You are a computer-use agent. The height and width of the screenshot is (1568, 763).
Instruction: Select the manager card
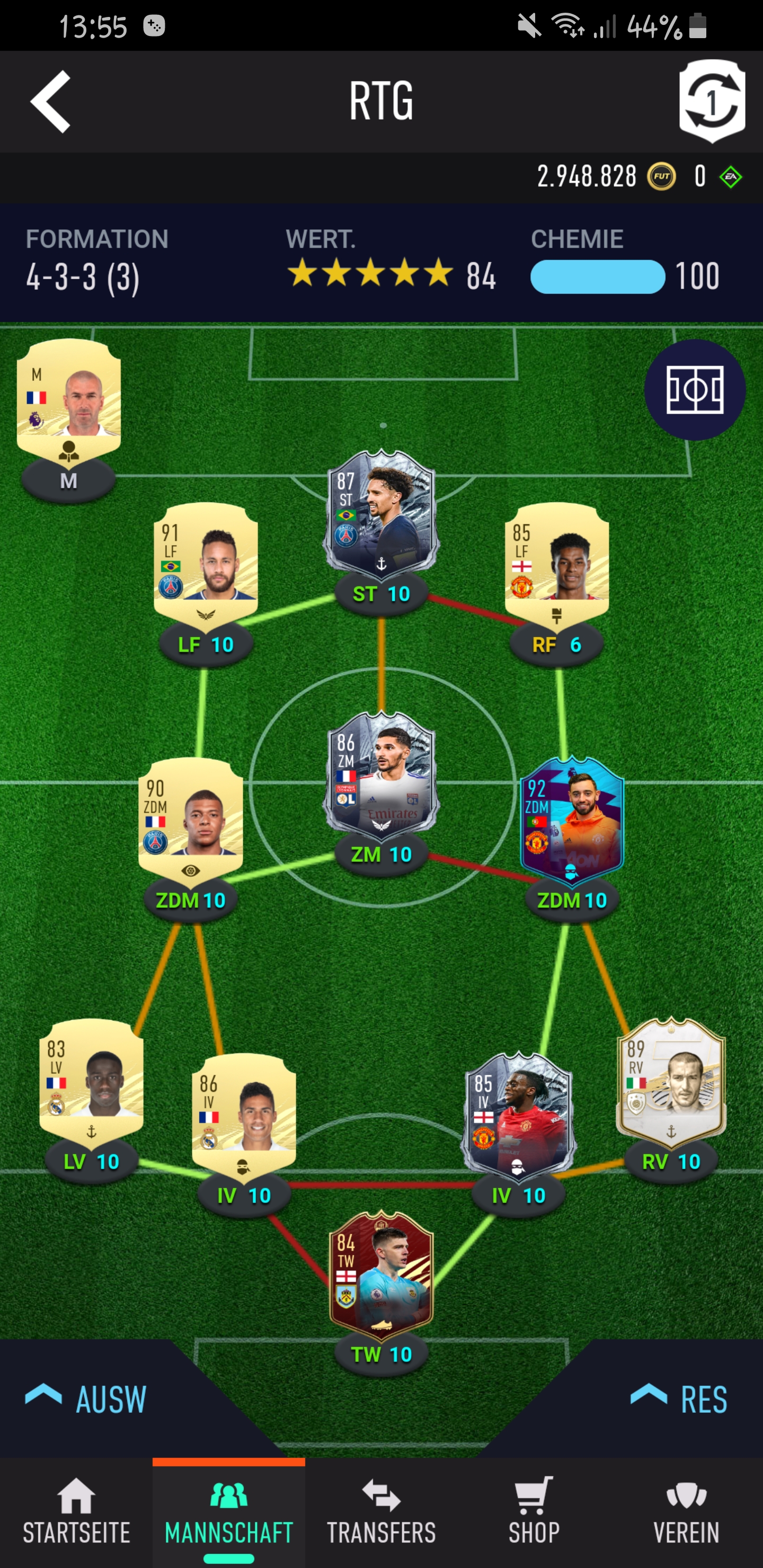point(69,396)
